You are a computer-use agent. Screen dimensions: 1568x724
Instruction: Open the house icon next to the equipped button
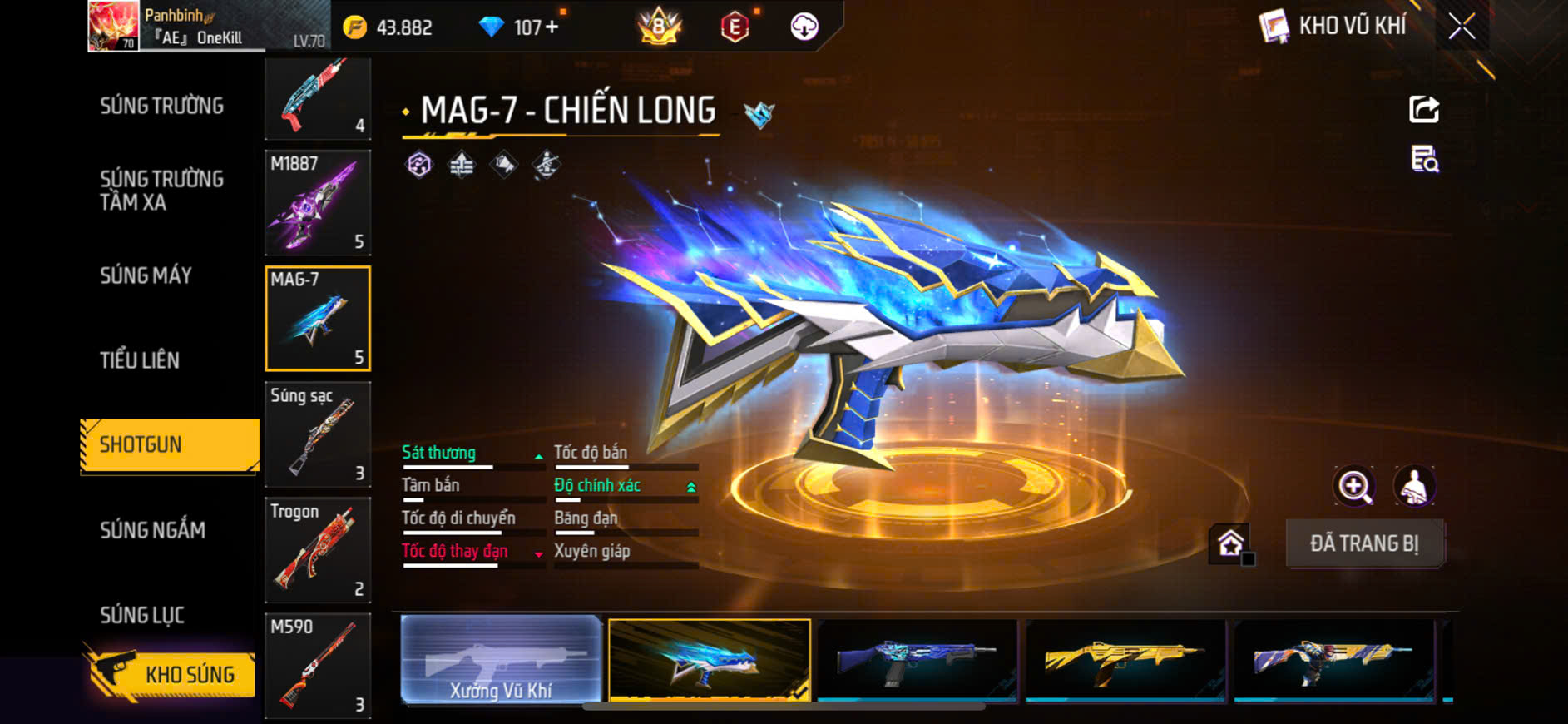click(1230, 544)
